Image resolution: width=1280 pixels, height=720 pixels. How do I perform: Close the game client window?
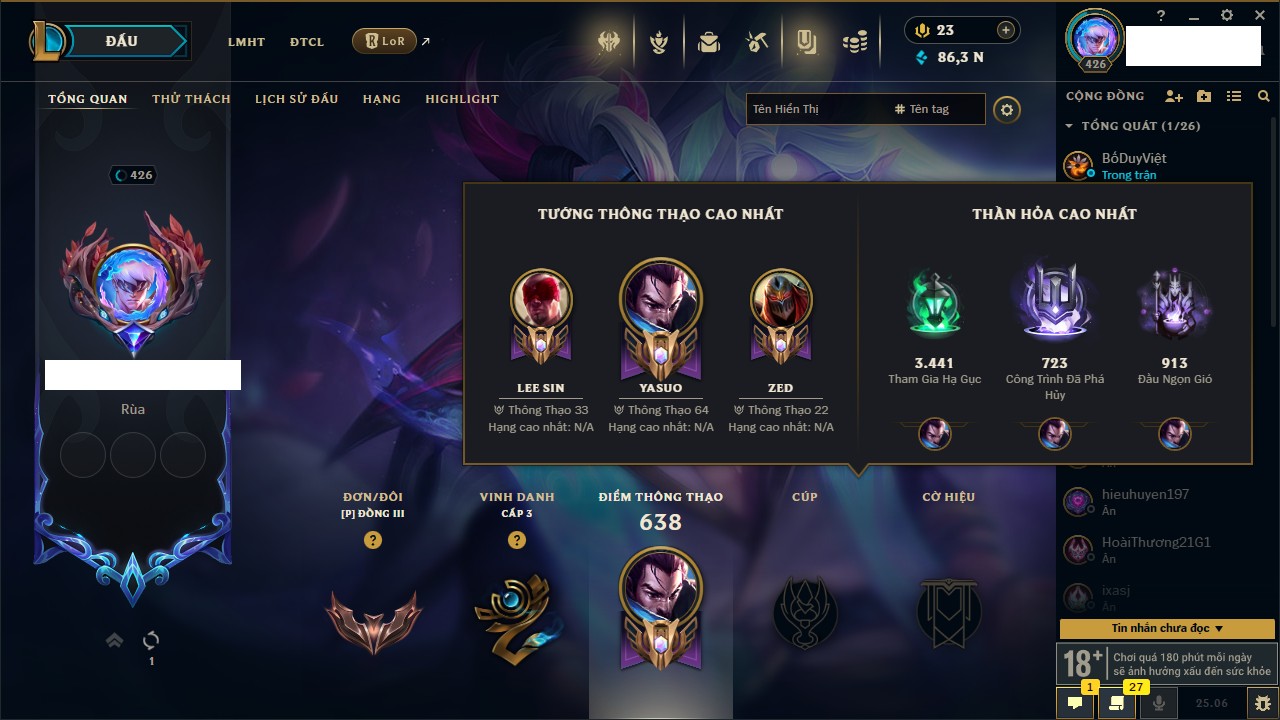(1257, 15)
